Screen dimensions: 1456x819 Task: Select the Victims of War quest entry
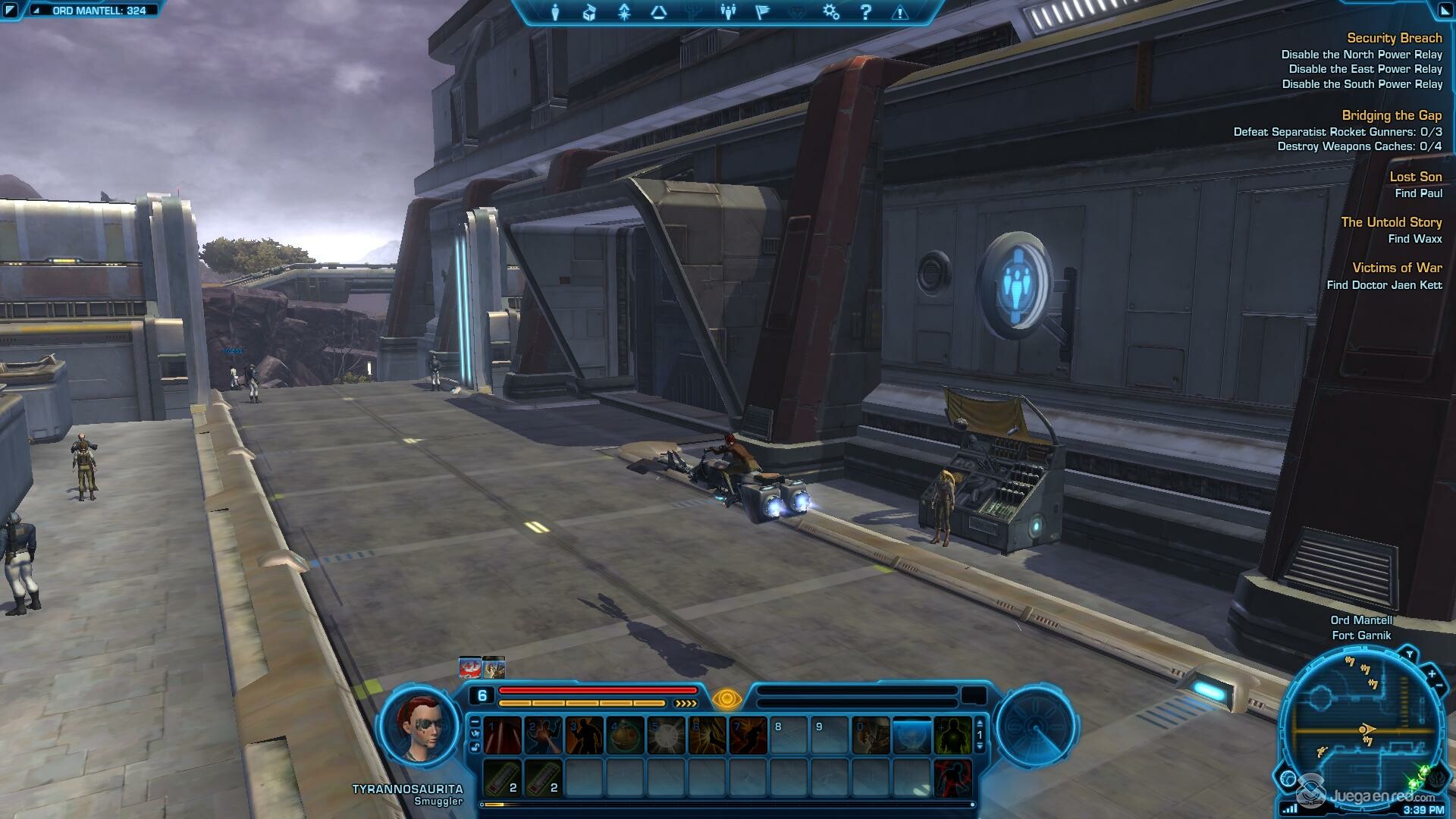click(1397, 268)
